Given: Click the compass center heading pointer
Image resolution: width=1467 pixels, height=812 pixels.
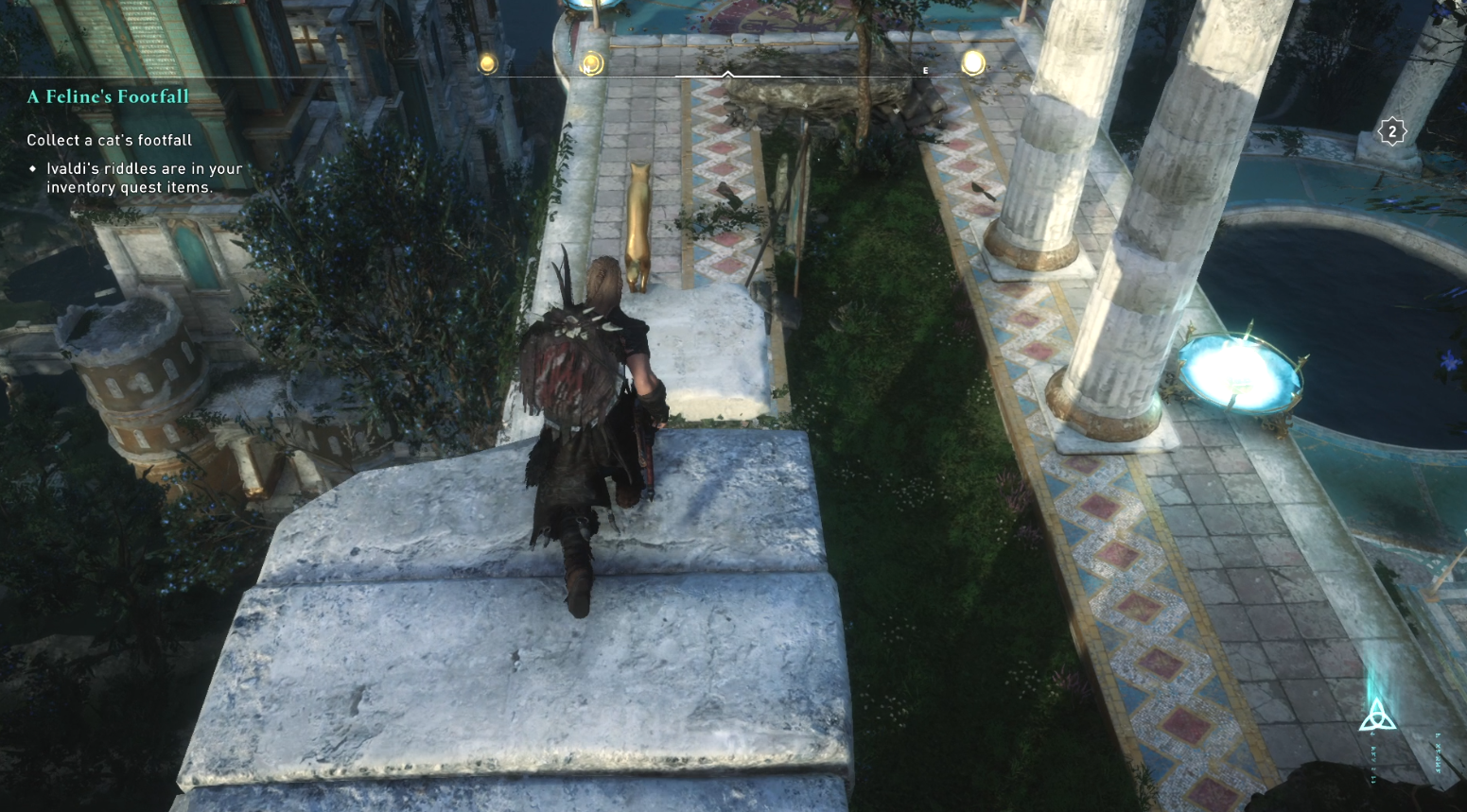Looking at the screenshot, I should (727, 74).
